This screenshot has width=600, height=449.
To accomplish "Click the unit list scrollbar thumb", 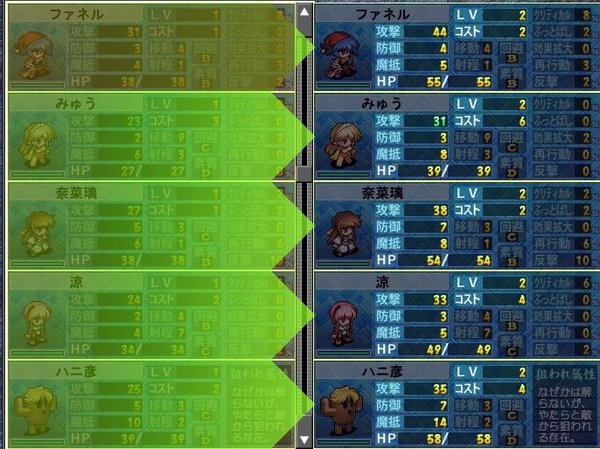I will 305,95.
